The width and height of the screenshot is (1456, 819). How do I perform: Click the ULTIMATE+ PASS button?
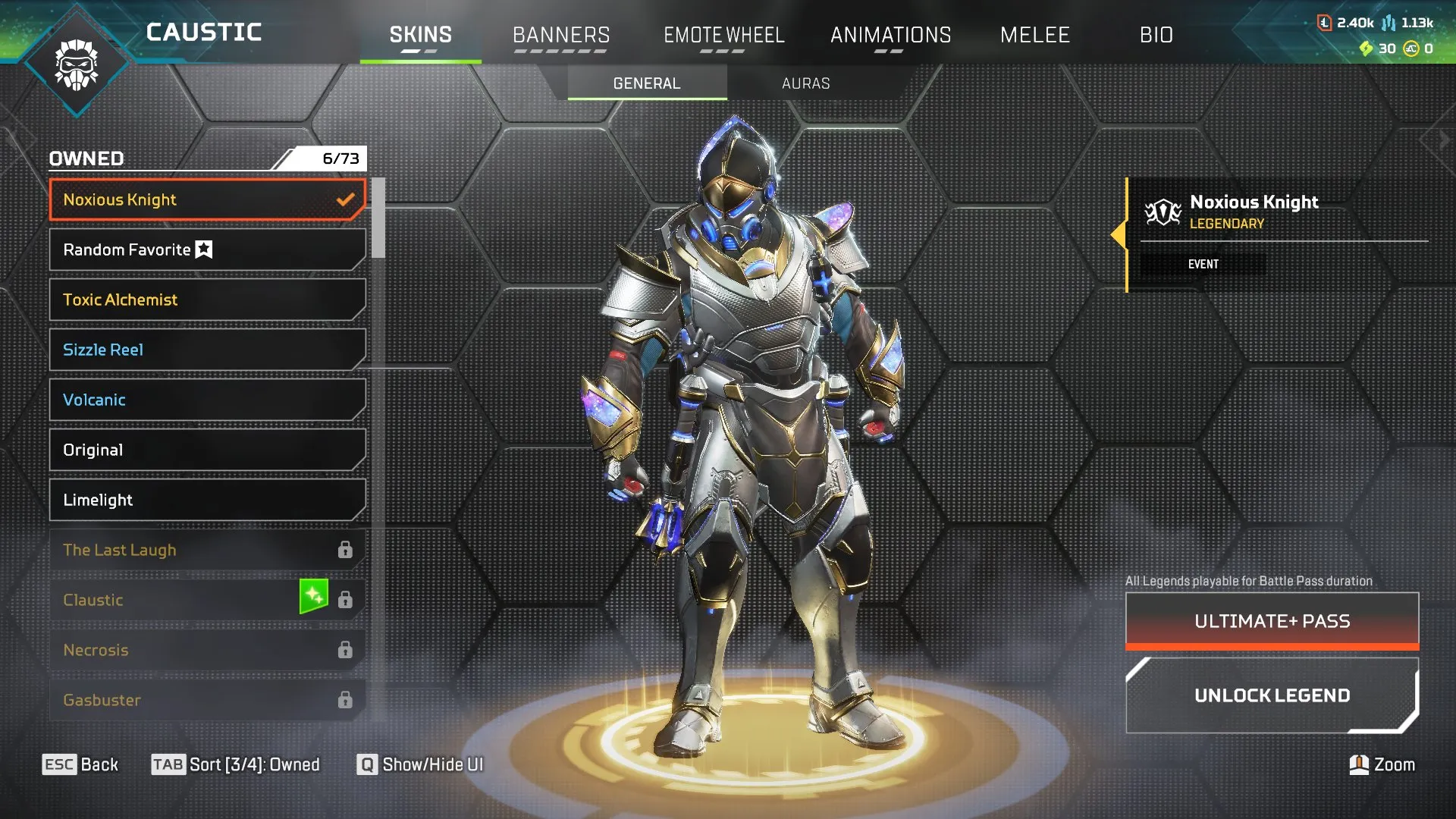pyautogui.click(x=1272, y=620)
